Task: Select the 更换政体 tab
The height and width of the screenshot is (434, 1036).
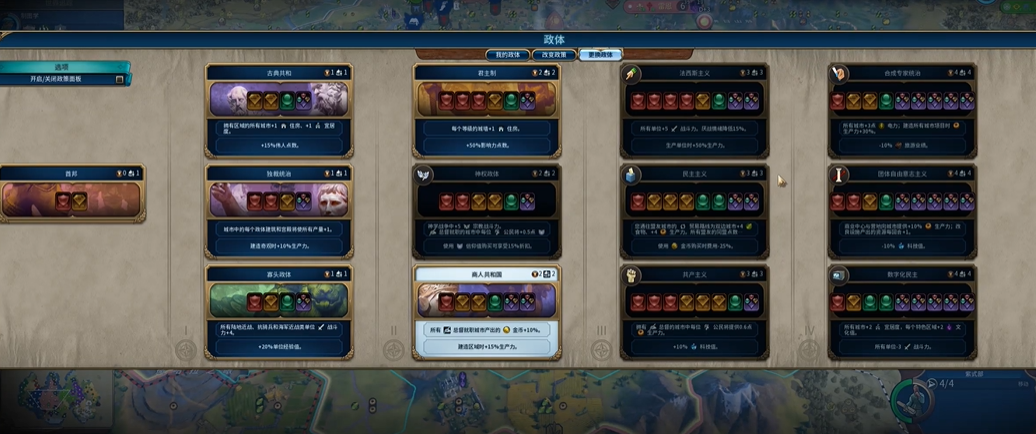Action: [x=600, y=55]
